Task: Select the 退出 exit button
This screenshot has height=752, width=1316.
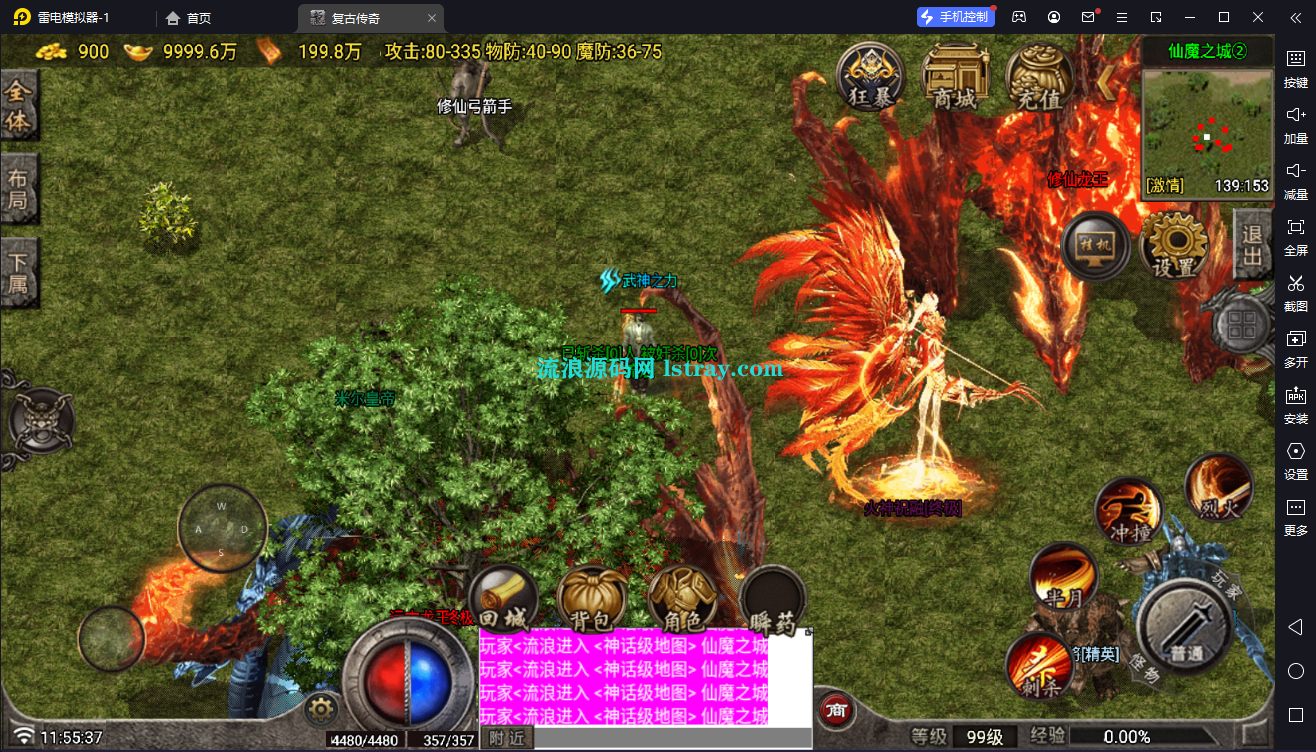Action: pyautogui.click(x=1252, y=246)
